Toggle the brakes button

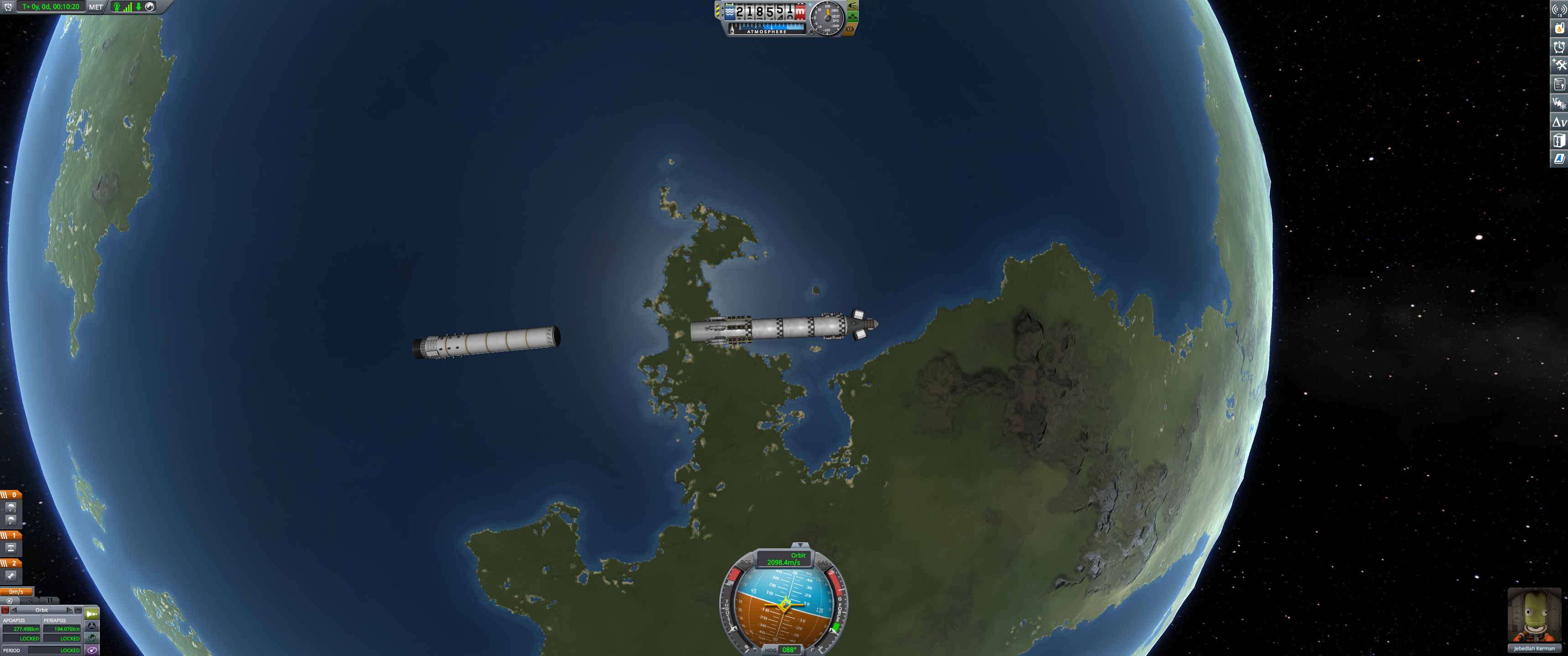point(850,29)
